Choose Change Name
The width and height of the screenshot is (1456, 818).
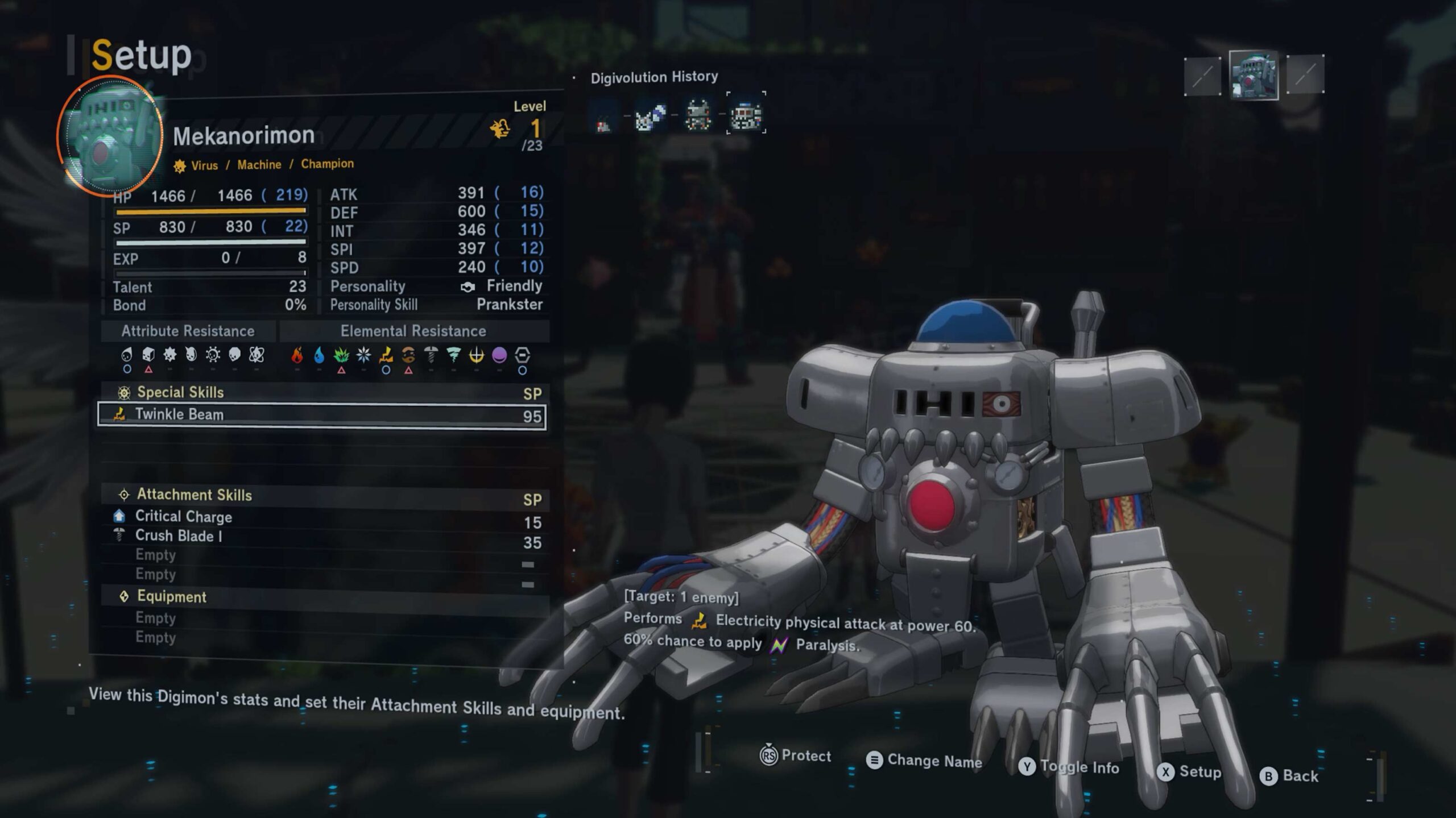coord(924,761)
